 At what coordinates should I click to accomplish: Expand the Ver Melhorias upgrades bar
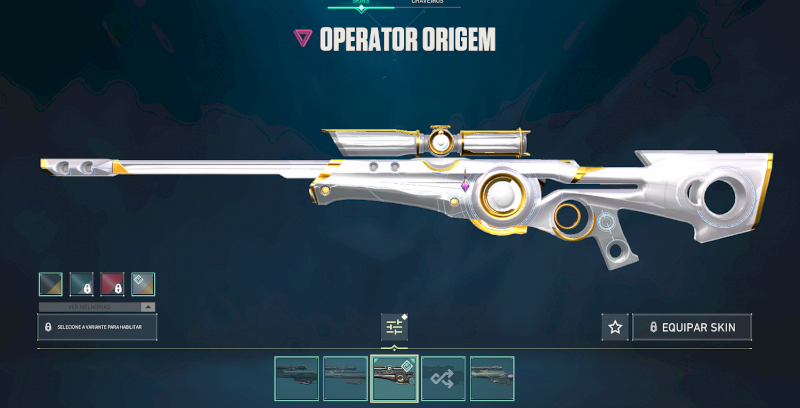tap(97, 306)
